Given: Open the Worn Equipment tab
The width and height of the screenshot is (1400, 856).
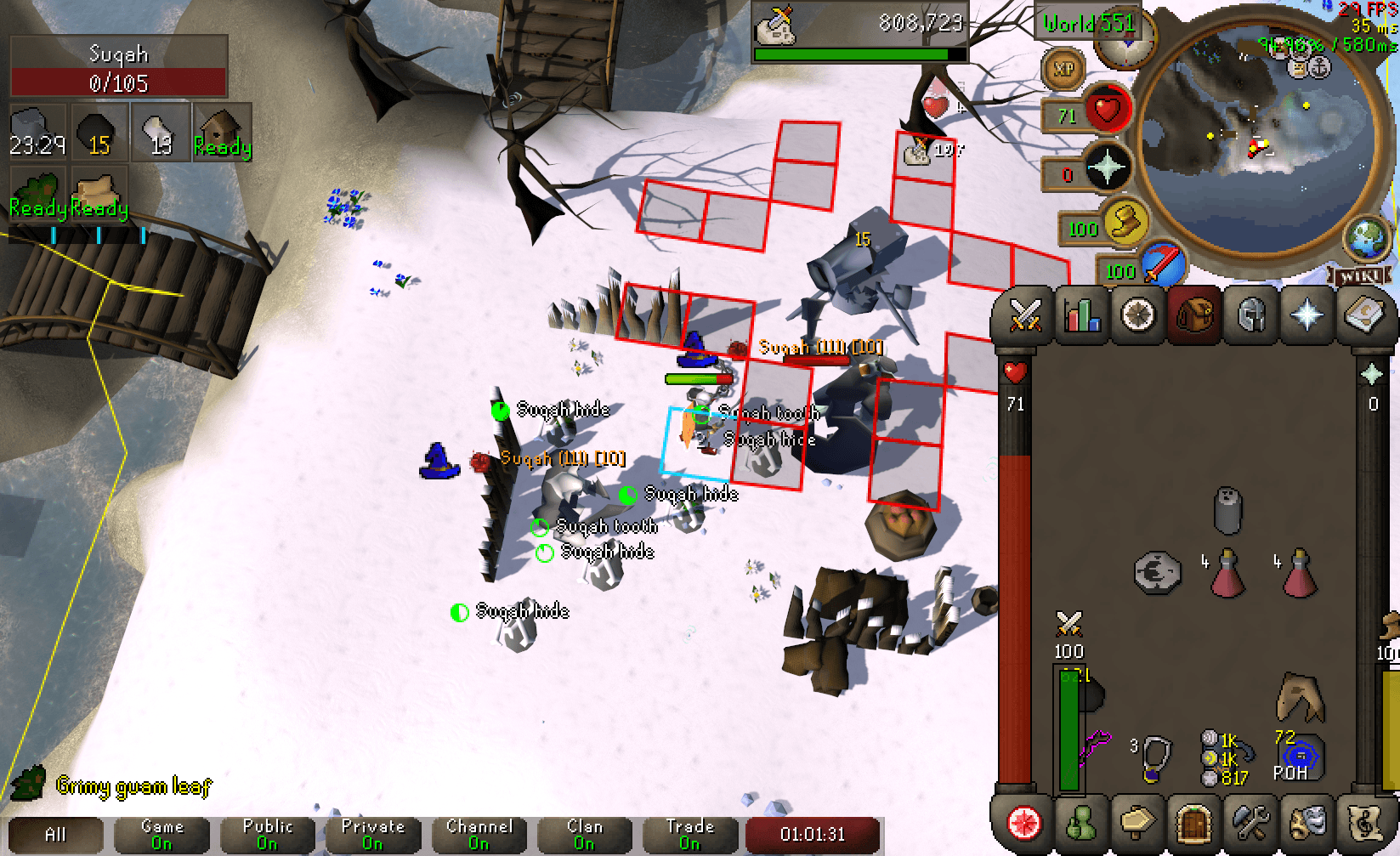Looking at the screenshot, I should tap(1250, 315).
